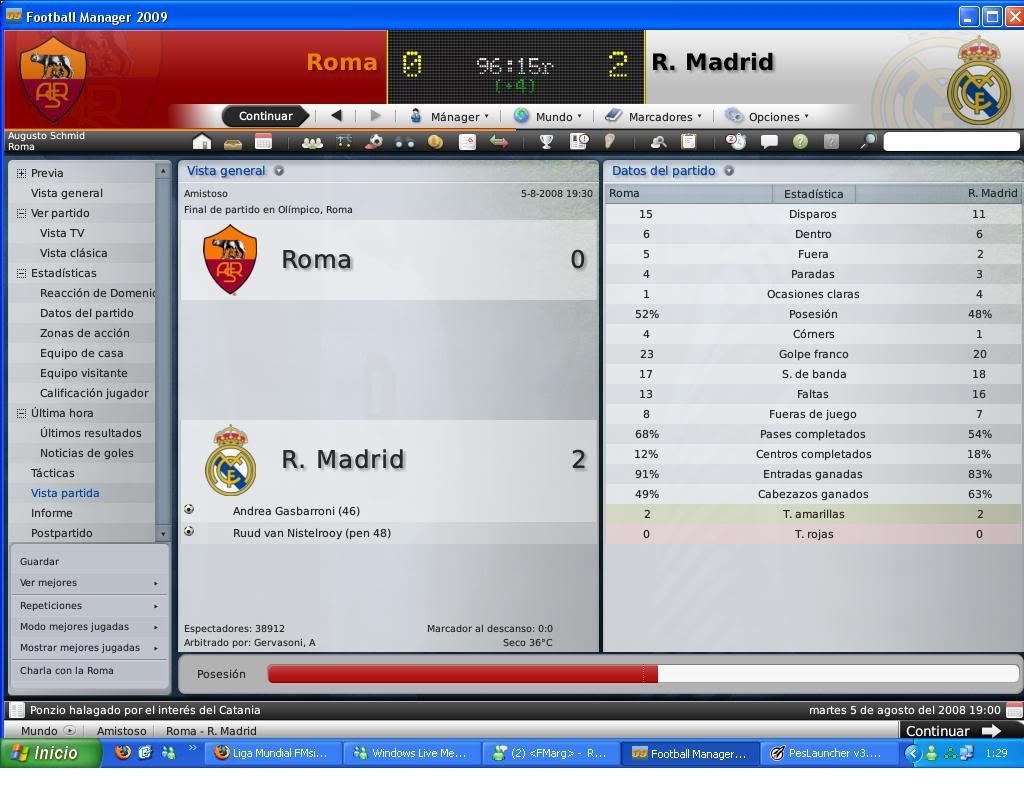Click the home icon in the toolbar
Viewport: 1024px width, 791px height.
202,142
